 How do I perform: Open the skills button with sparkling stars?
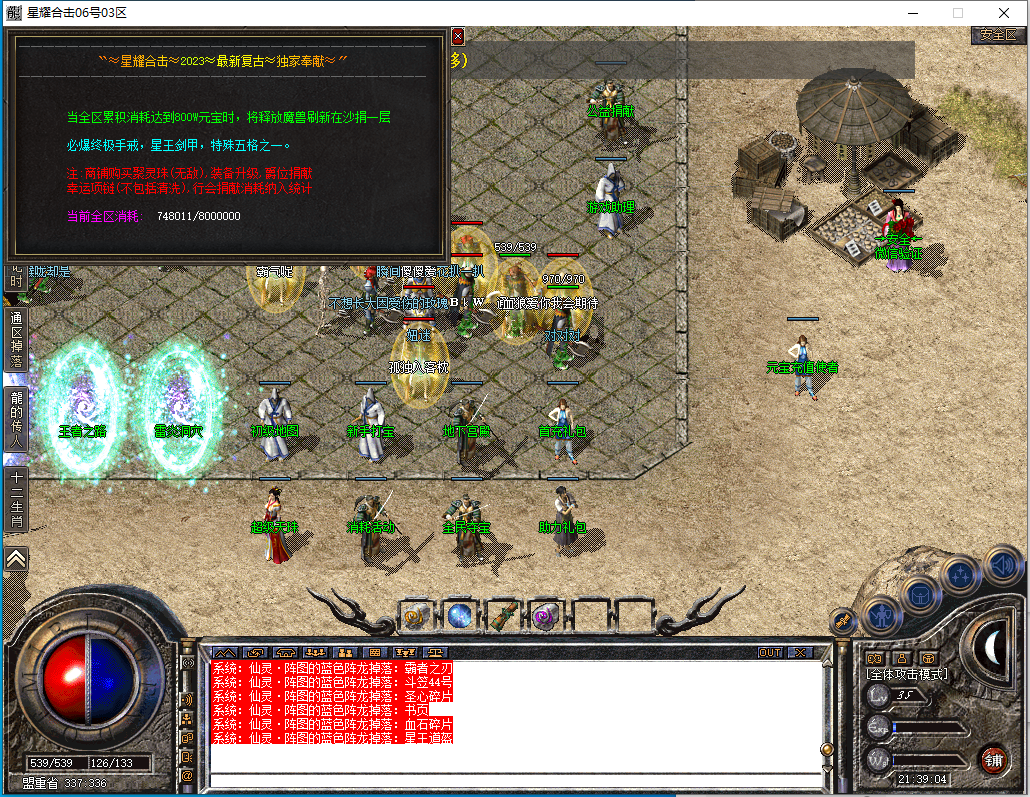[x=961, y=573]
